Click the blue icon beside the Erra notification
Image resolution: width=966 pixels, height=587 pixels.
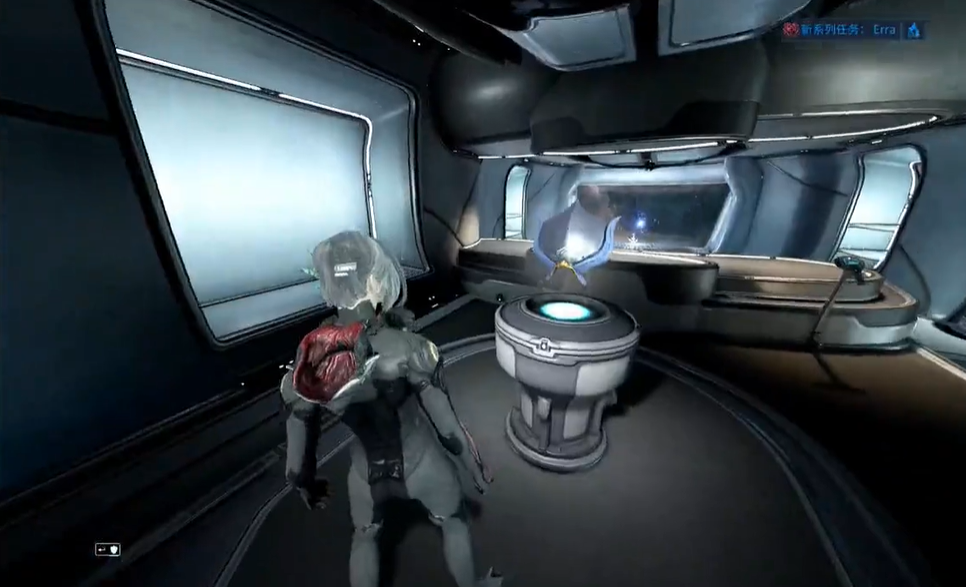pos(913,31)
